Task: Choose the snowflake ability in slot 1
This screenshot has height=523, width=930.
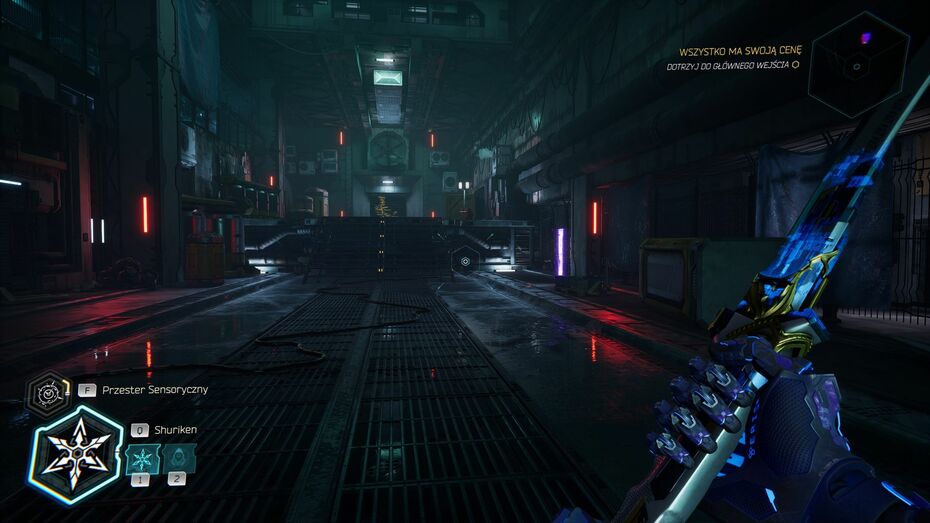Action: pyautogui.click(x=143, y=459)
